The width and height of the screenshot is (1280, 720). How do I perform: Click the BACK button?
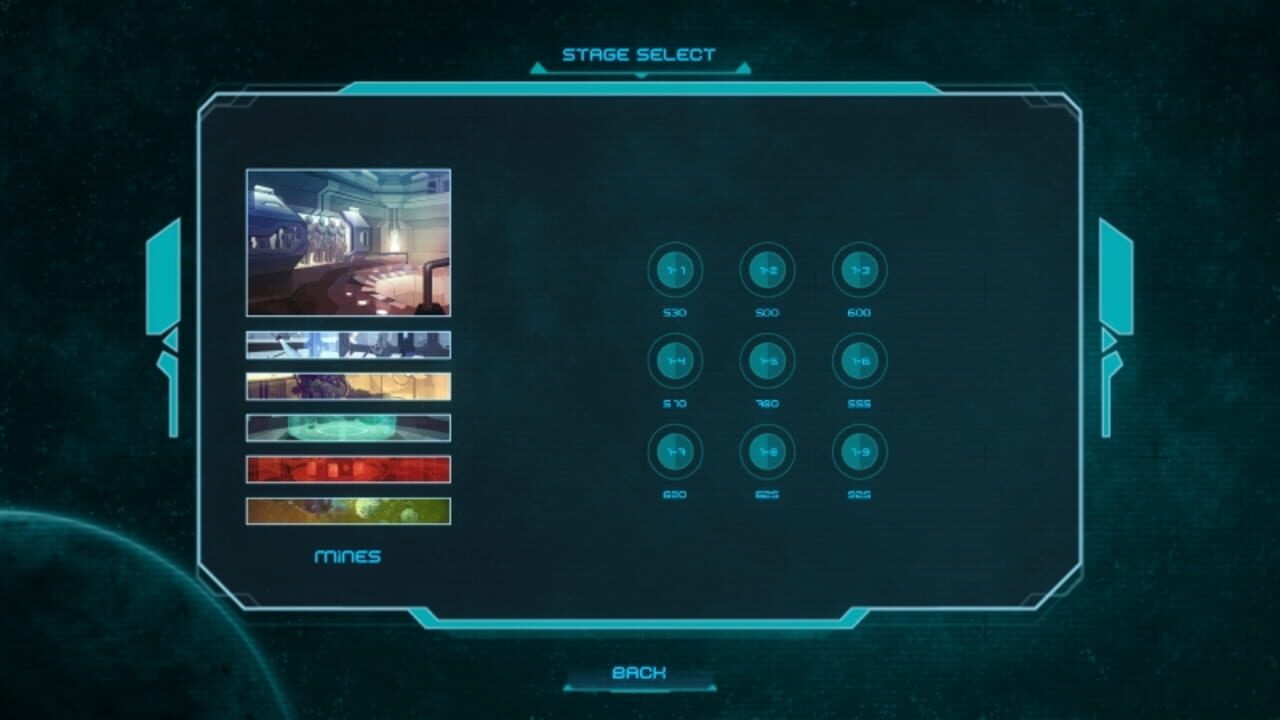tap(637, 673)
